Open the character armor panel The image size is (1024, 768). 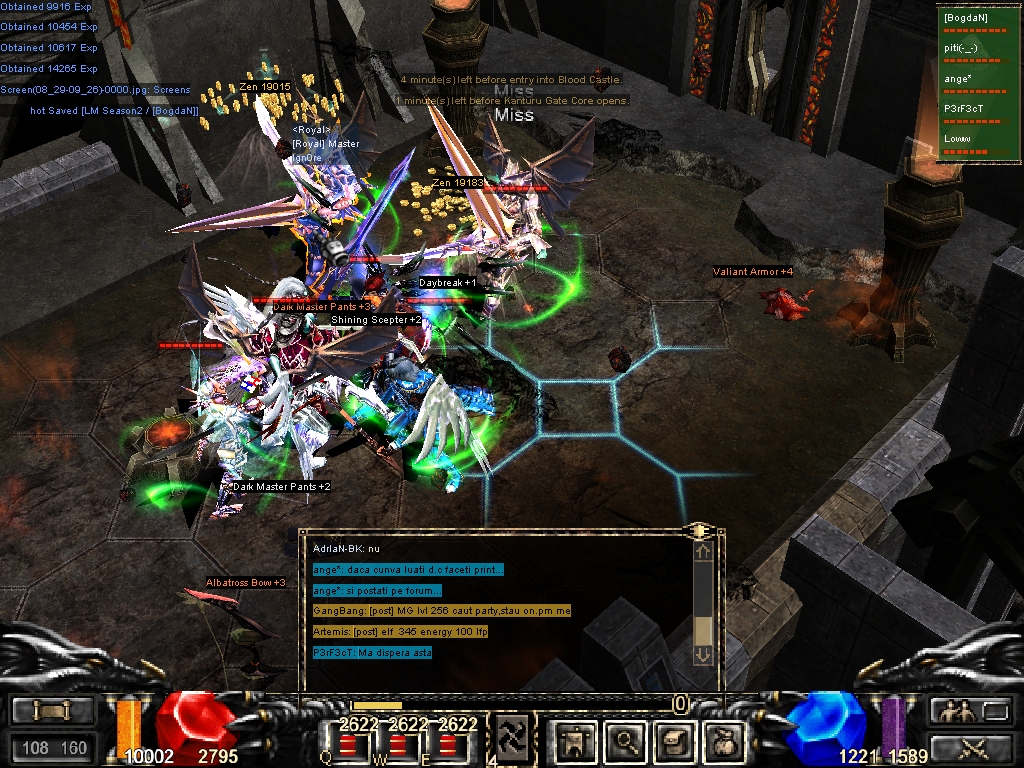click(577, 740)
